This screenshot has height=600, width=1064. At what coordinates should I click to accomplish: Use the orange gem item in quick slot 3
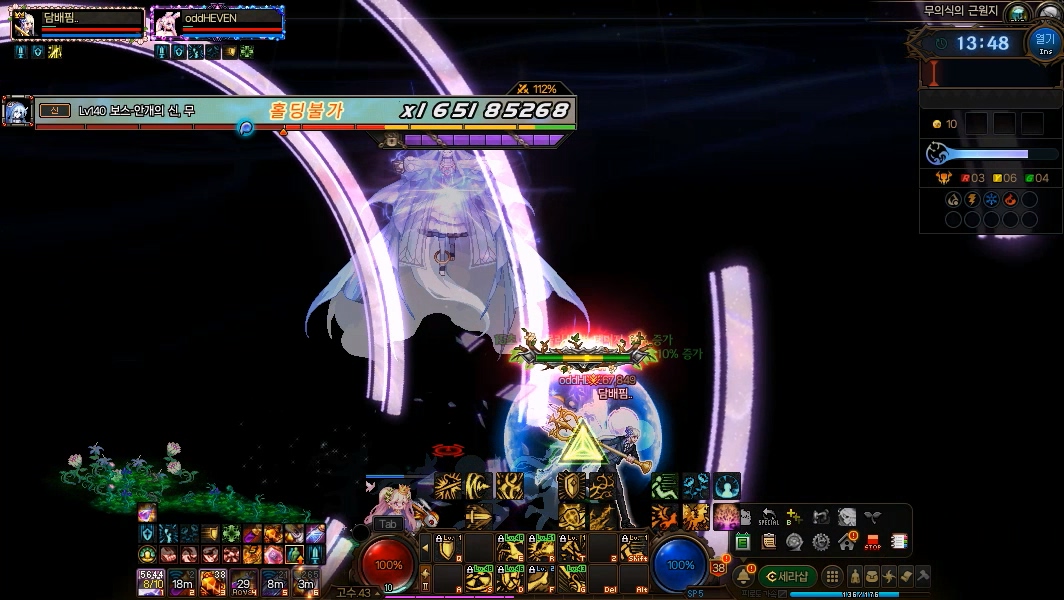[212, 580]
